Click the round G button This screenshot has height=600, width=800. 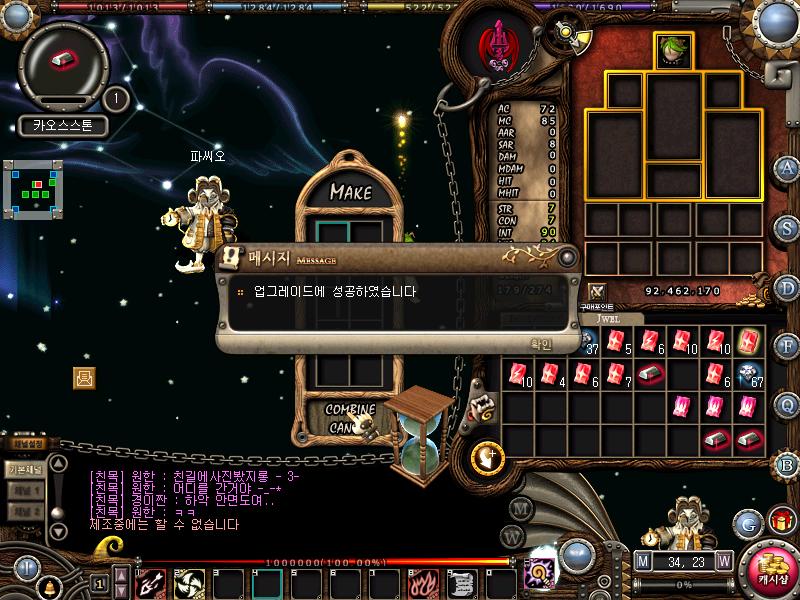(747, 523)
